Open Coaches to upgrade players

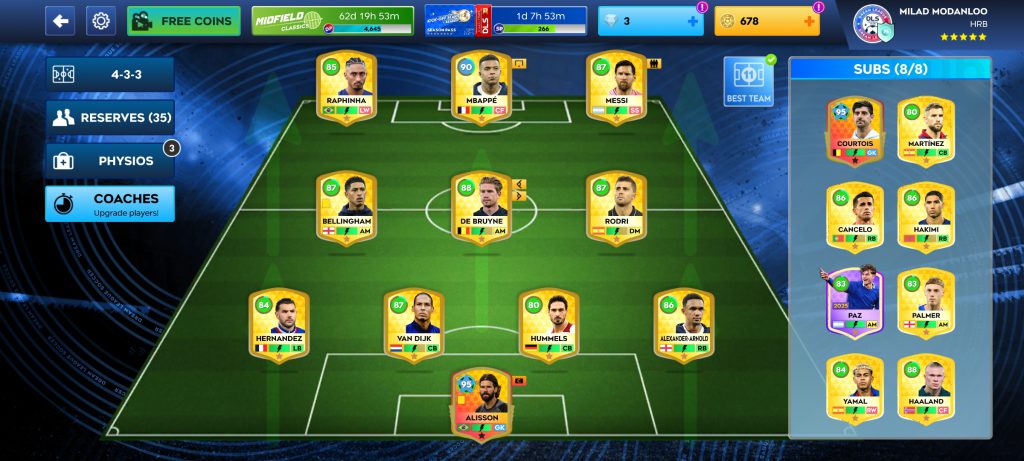tap(110, 203)
